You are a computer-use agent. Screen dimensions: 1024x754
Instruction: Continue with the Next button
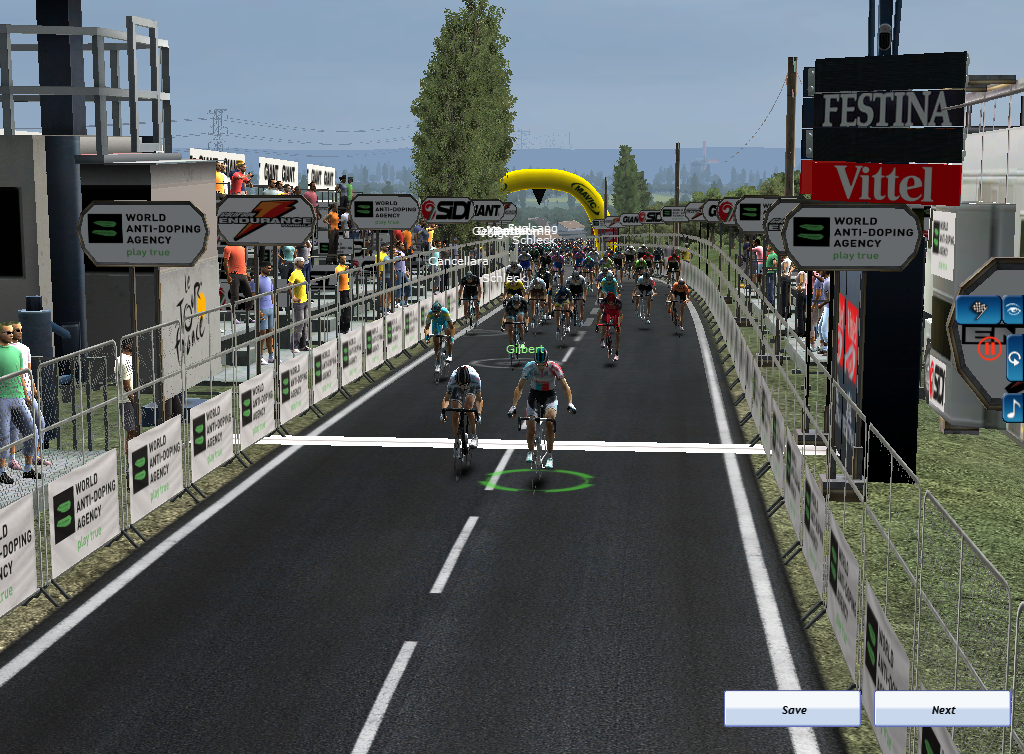coord(942,709)
